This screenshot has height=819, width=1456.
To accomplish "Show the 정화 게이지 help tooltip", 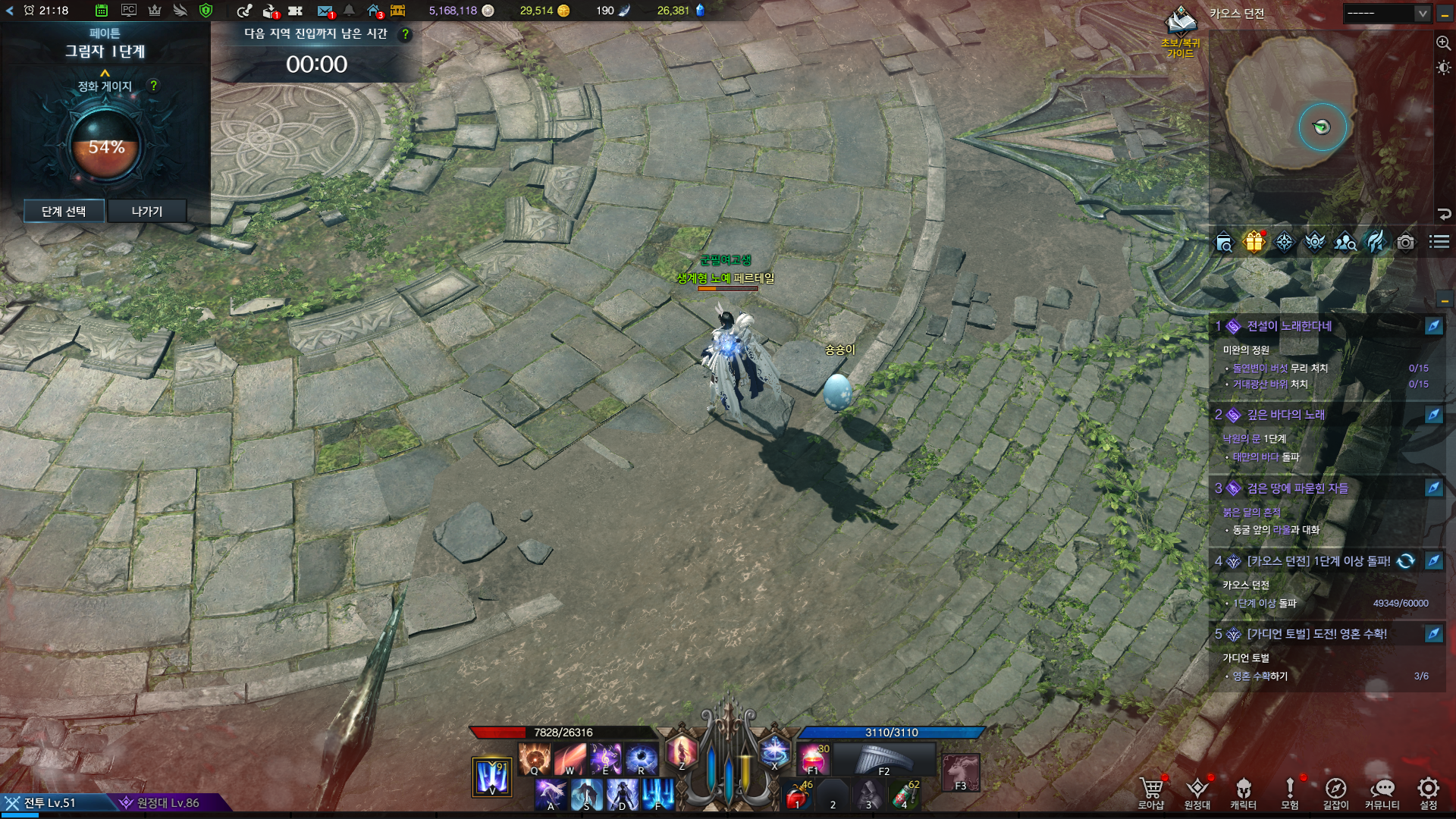I will (x=154, y=86).
